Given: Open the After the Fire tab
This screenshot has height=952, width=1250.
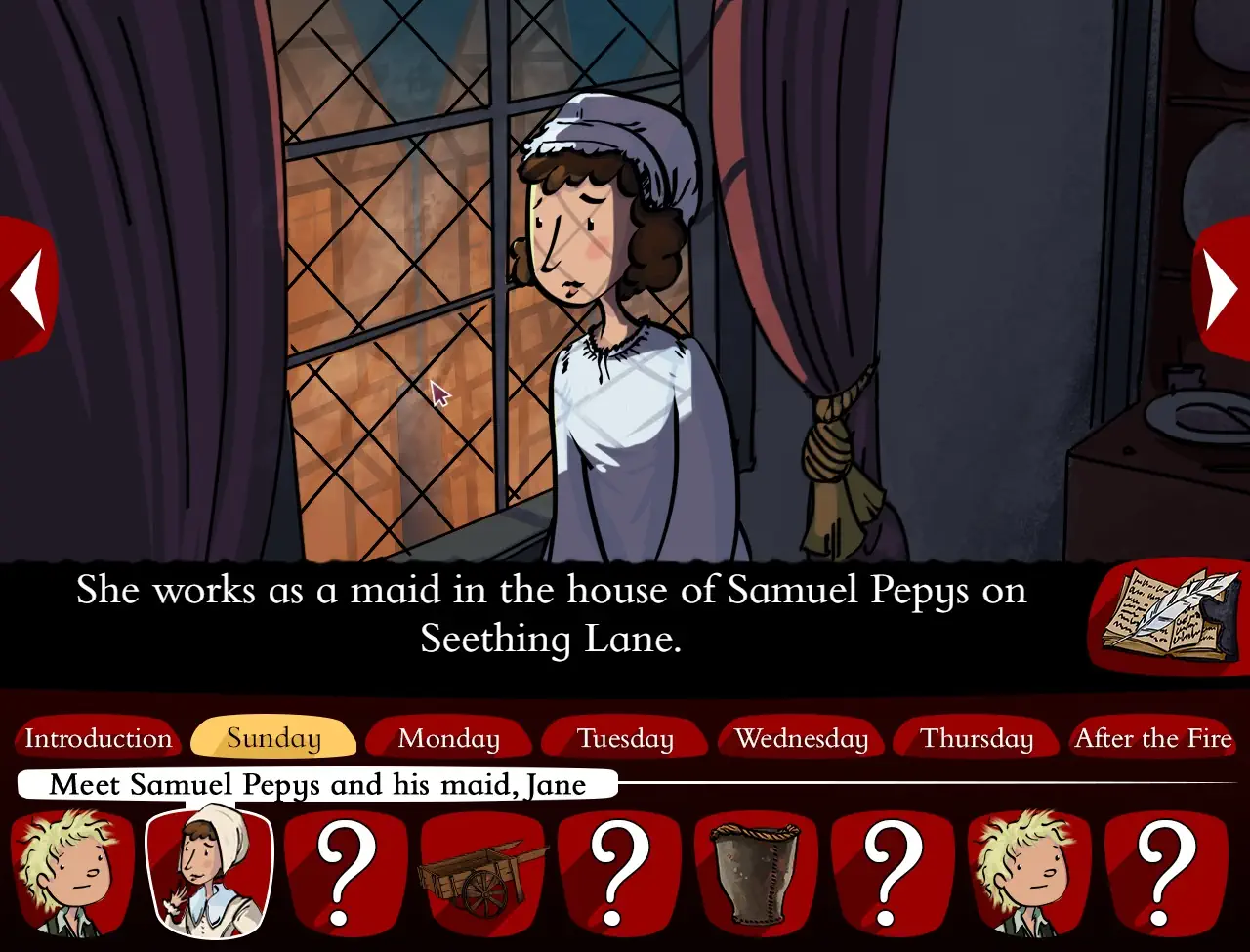Looking at the screenshot, I should point(1153,739).
